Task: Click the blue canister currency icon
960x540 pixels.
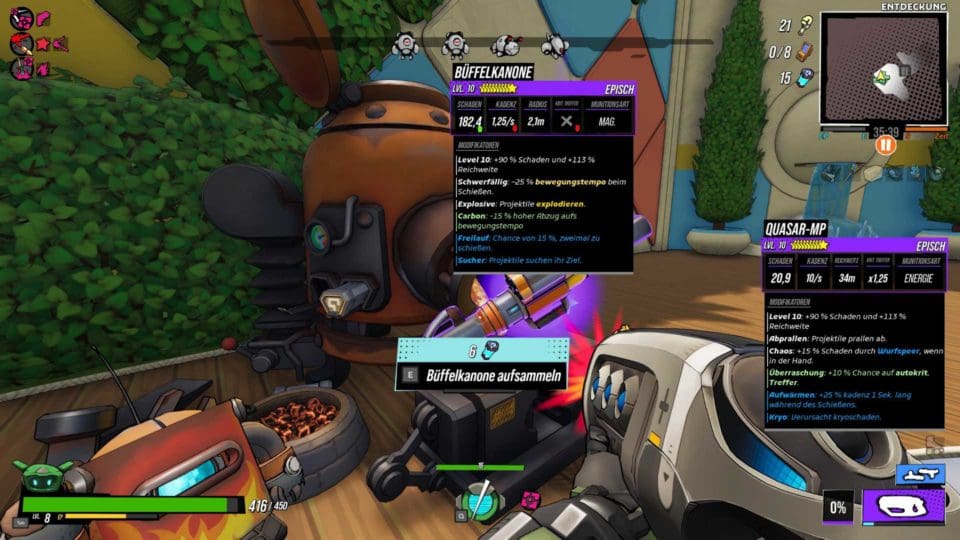Action: (x=806, y=78)
